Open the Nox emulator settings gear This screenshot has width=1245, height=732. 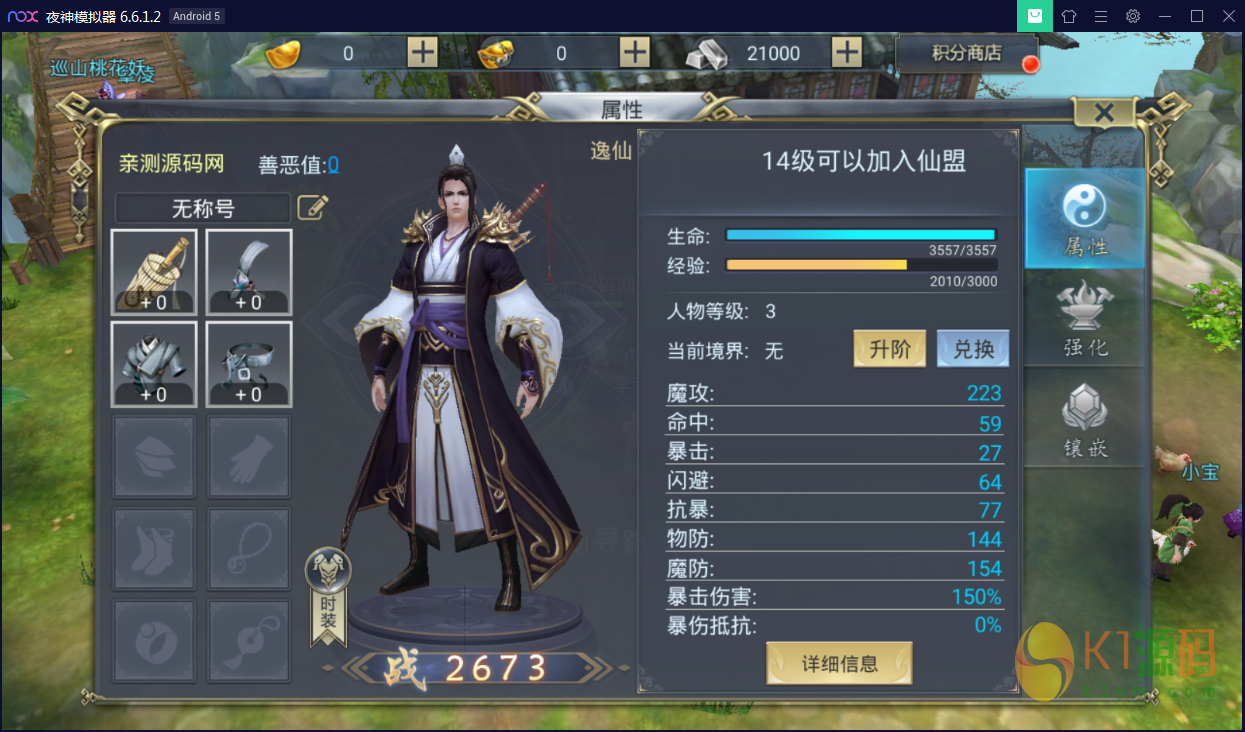1132,16
